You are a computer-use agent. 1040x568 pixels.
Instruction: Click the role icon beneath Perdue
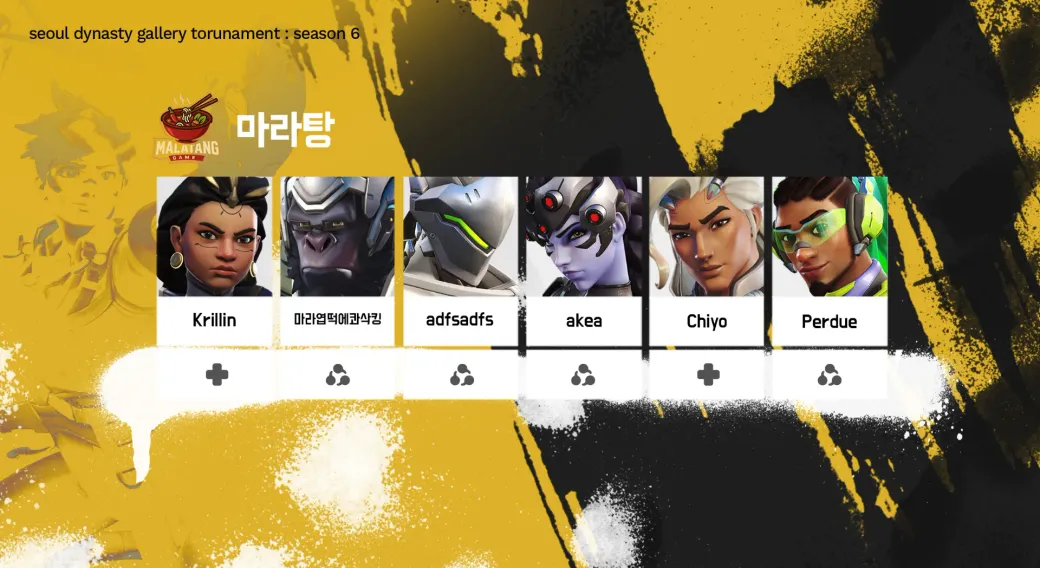click(x=829, y=376)
